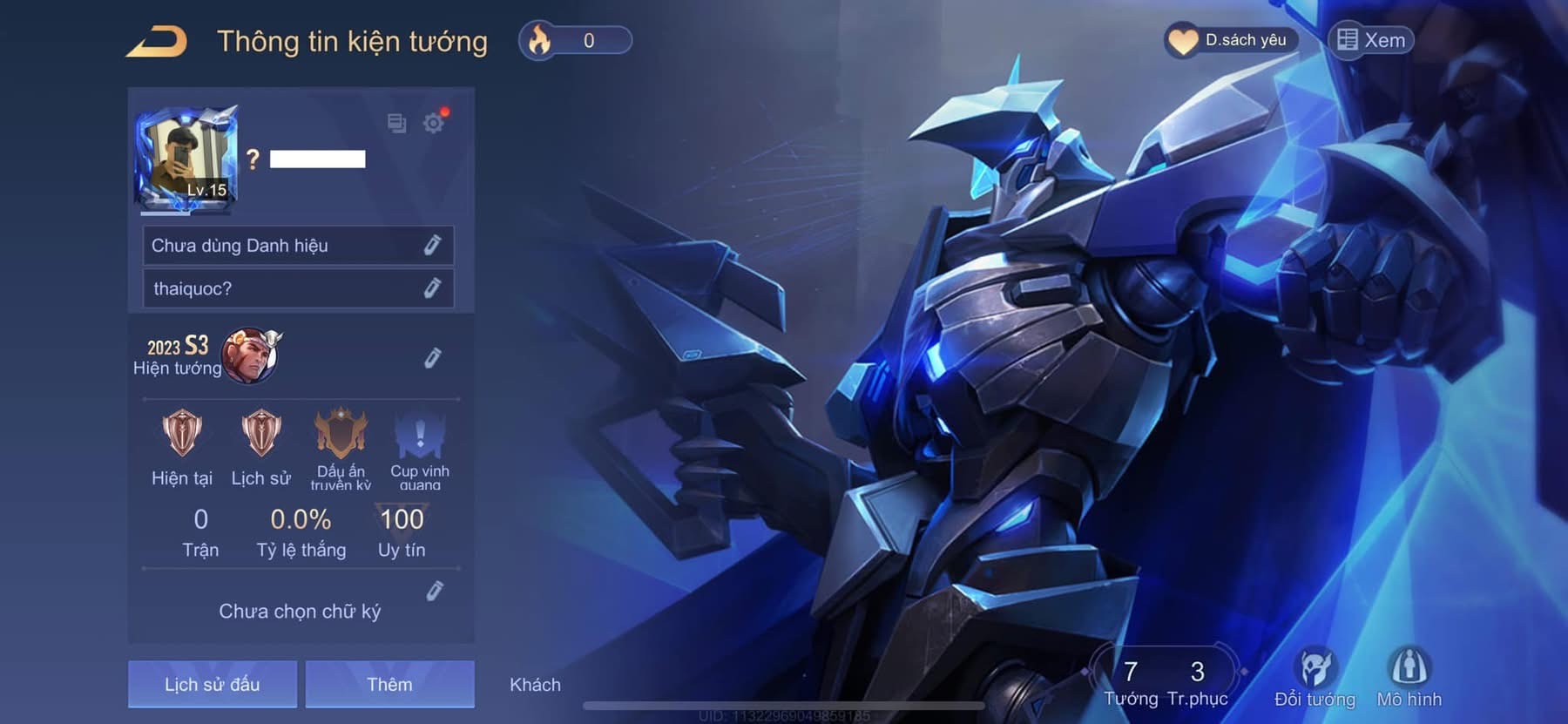Image resolution: width=1568 pixels, height=724 pixels.
Task: Open the Cup vinh quang badge
Action: 420,434
